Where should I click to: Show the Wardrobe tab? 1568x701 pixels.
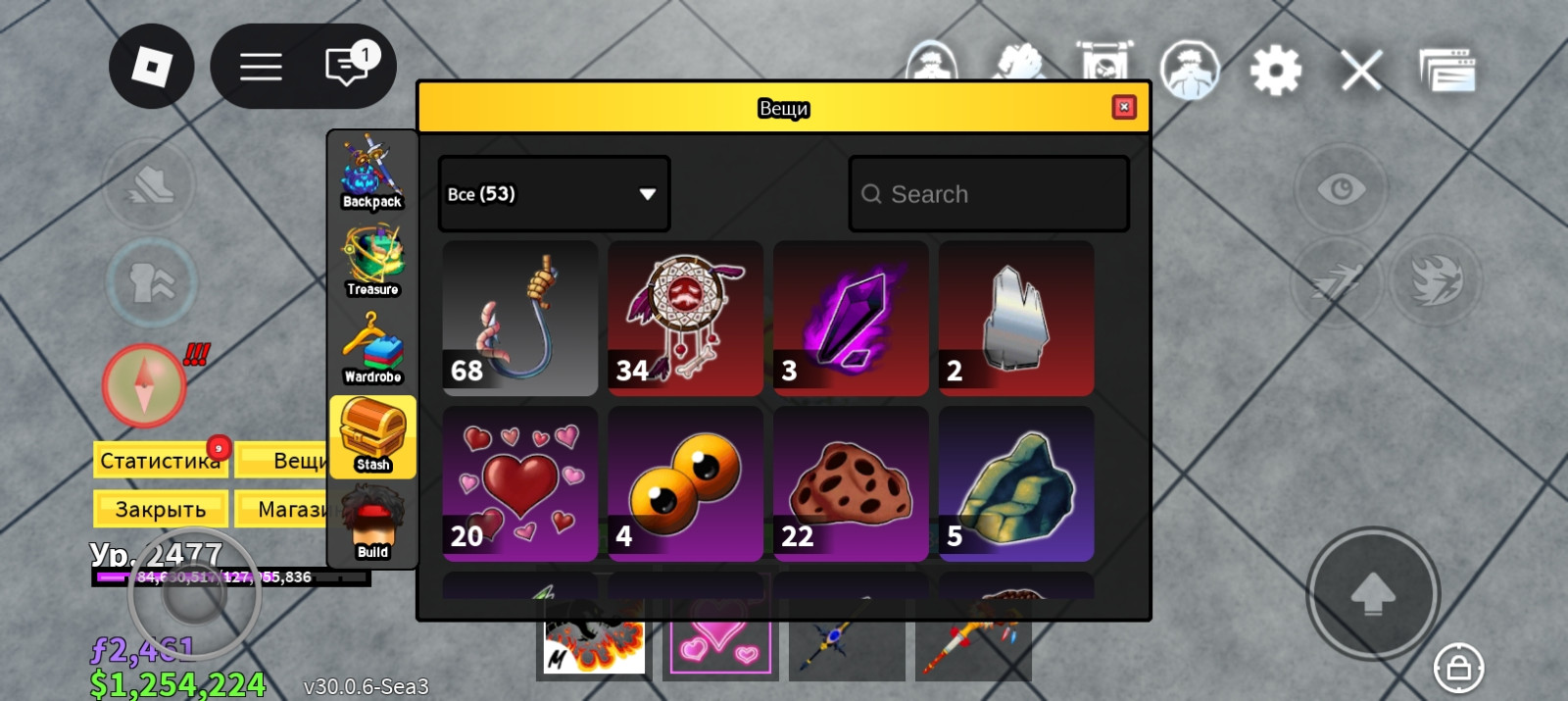tap(372, 348)
